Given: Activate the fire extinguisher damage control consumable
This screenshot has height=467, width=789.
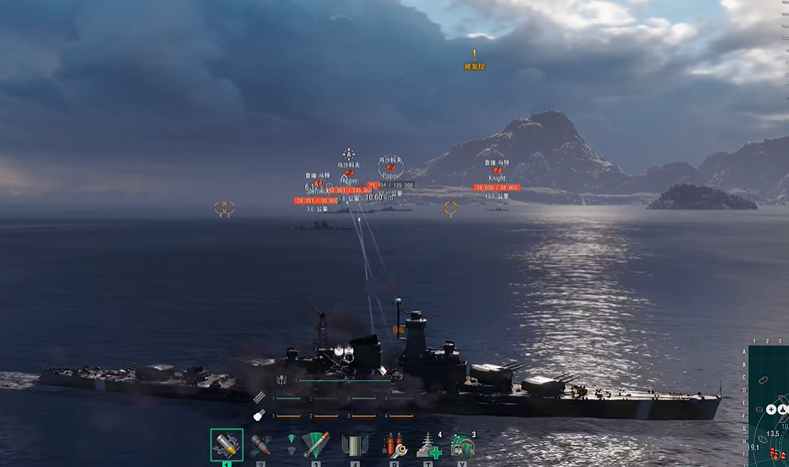Looking at the screenshot, I should [x=394, y=445].
